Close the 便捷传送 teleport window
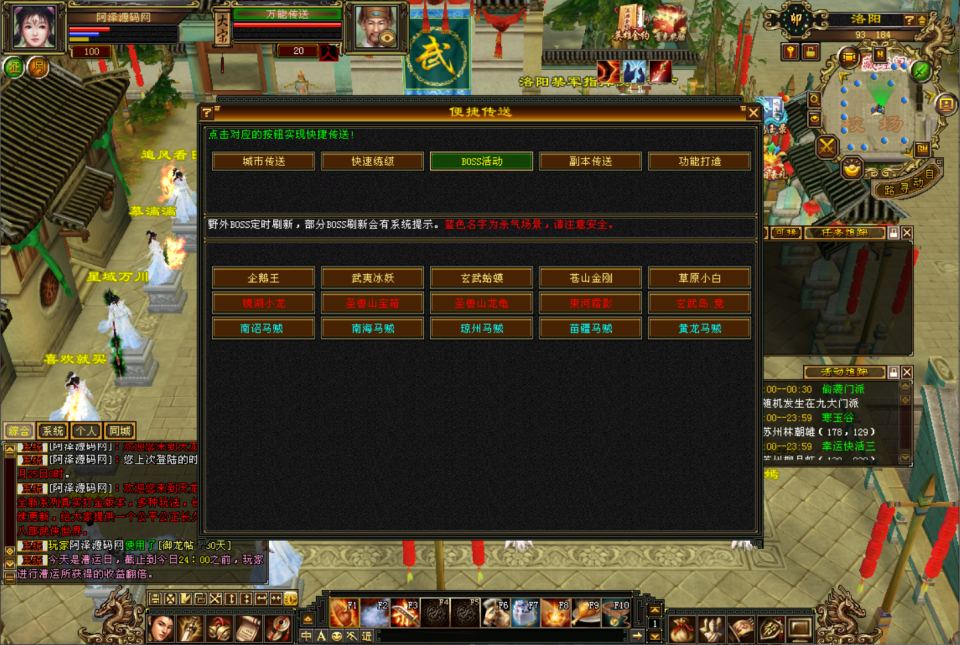This screenshot has width=960, height=645. coord(753,113)
